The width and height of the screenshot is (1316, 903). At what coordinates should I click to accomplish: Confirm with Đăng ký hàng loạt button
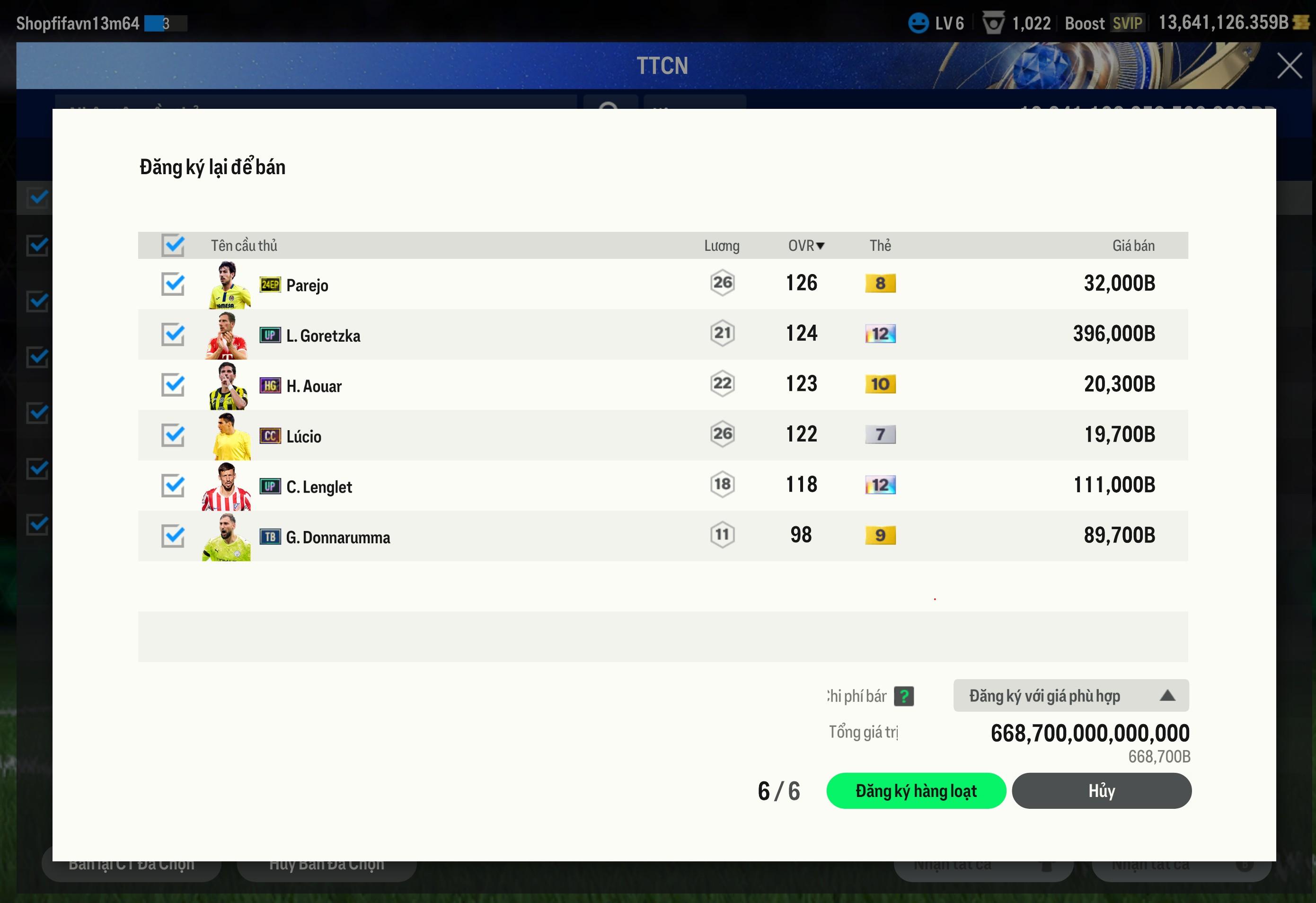point(916,791)
